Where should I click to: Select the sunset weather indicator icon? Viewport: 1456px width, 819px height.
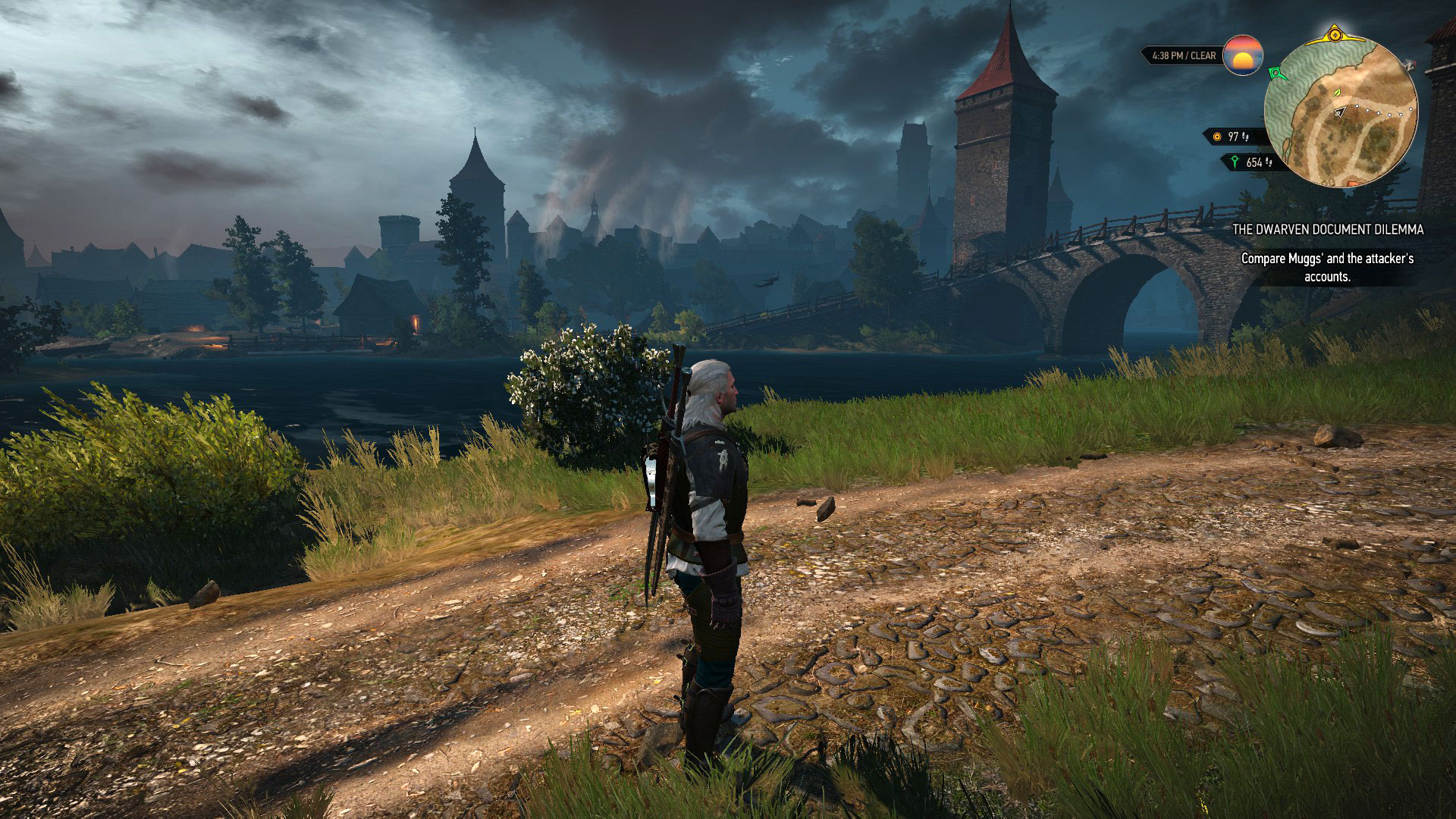(x=1244, y=55)
